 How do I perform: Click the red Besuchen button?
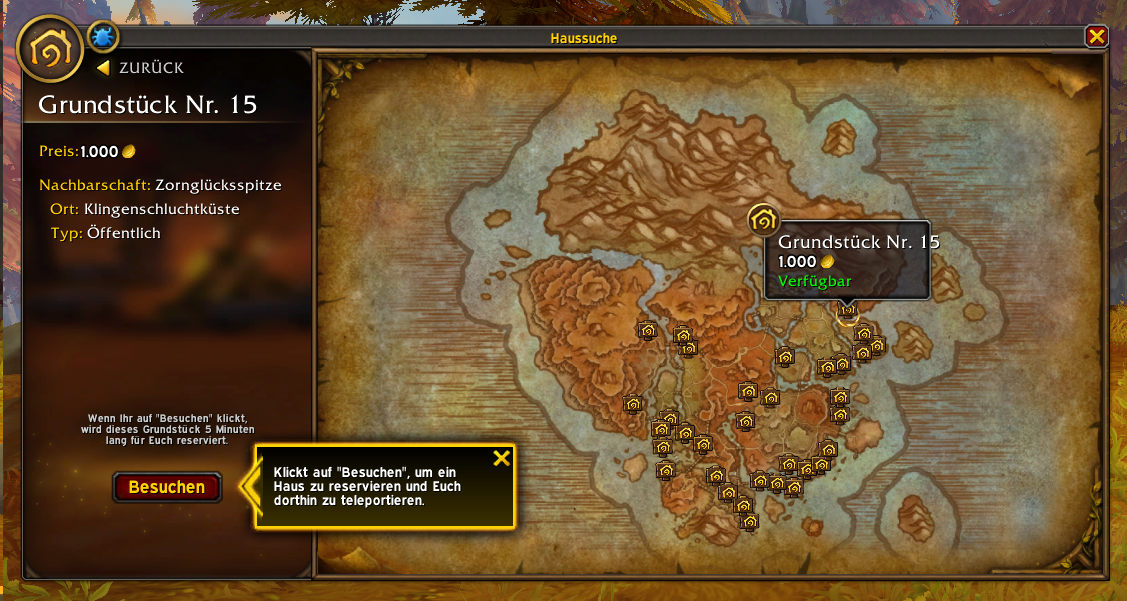[x=166, y=487]
